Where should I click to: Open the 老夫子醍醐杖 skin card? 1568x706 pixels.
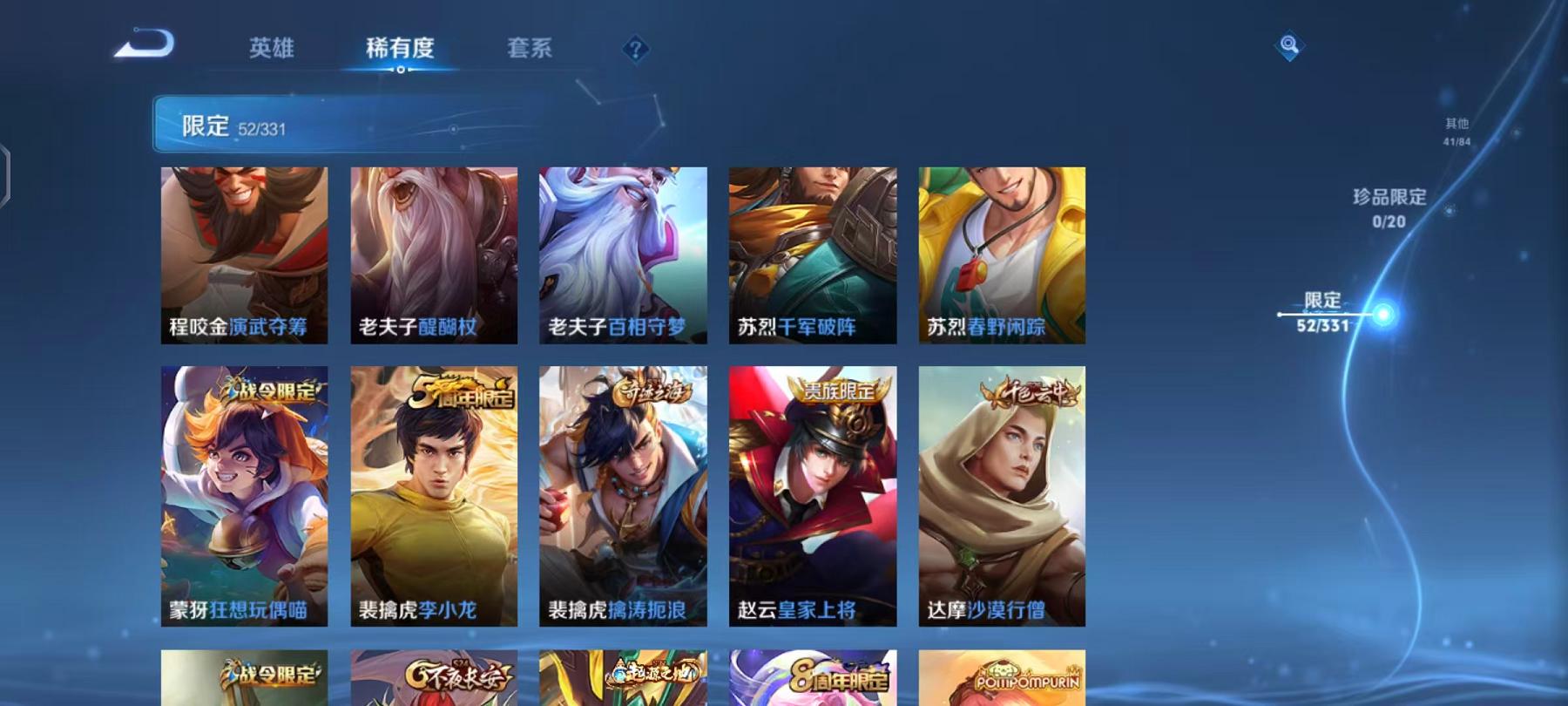point(434,255)
